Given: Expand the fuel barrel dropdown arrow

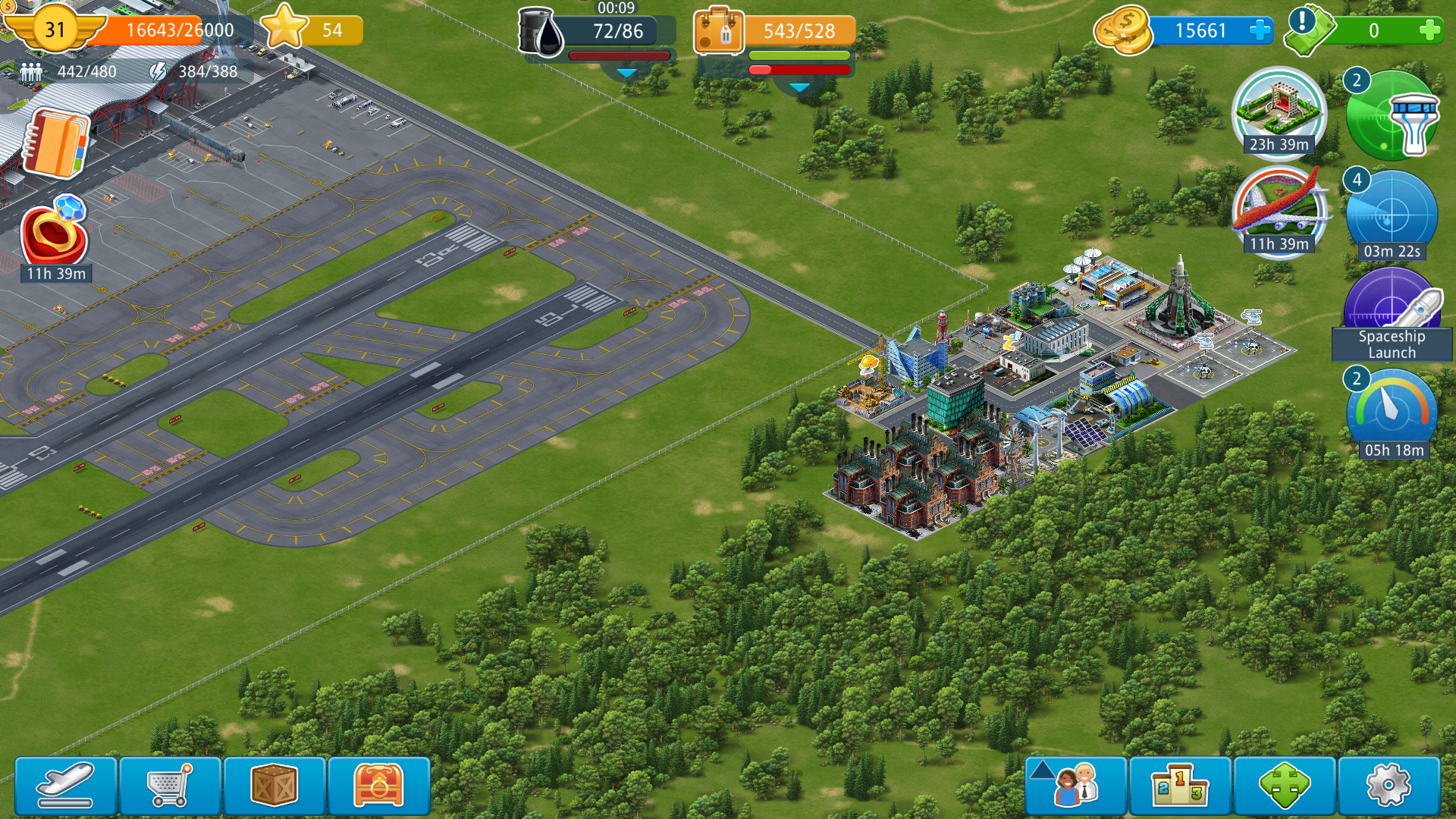Looking at the screenshot, I should pos(626,74).
